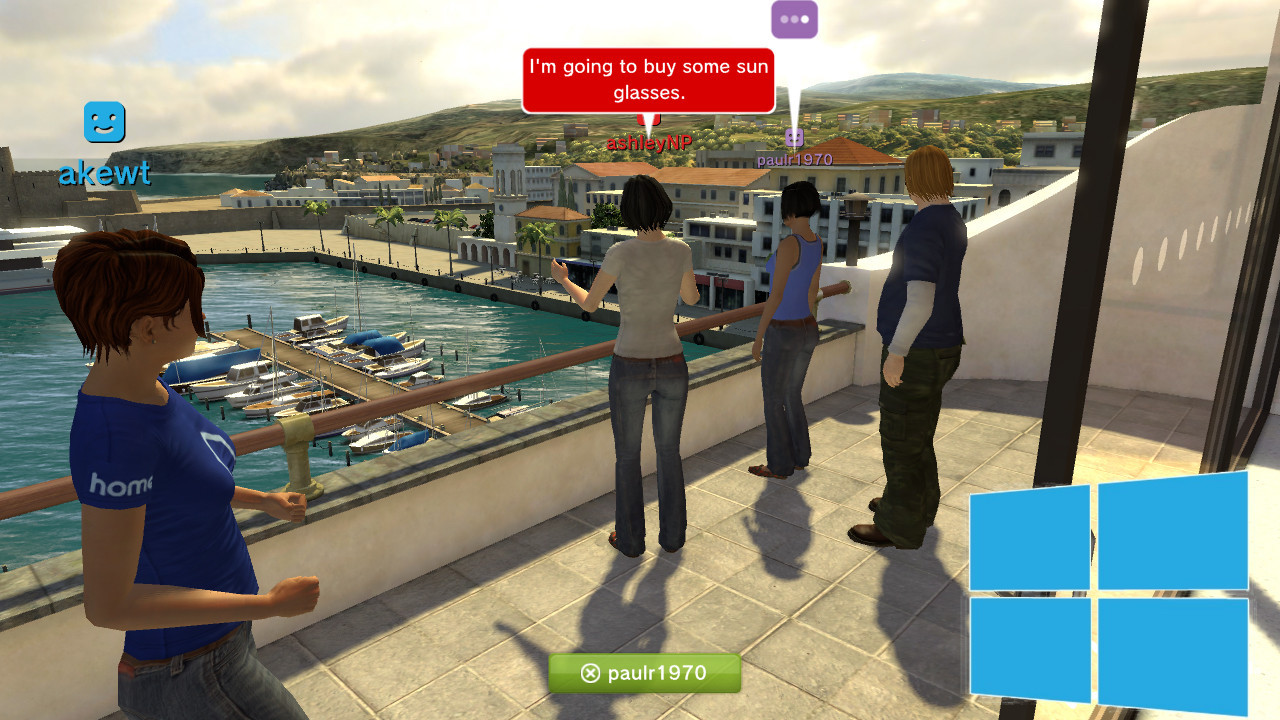Select the red ashleyNP name tag

(x=649, y=143)
